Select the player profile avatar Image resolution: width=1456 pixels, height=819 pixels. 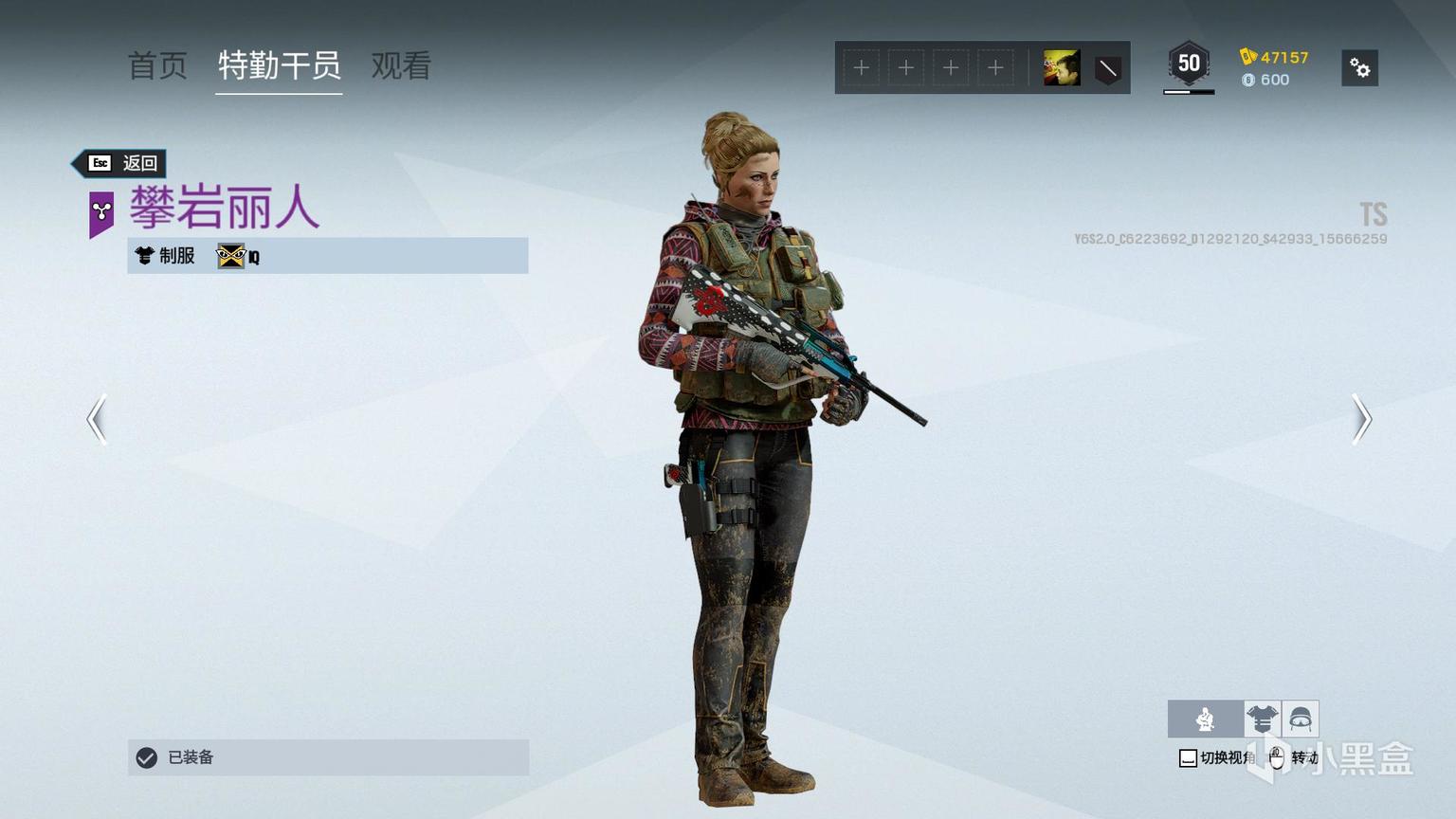click(x=1062, y=68)
